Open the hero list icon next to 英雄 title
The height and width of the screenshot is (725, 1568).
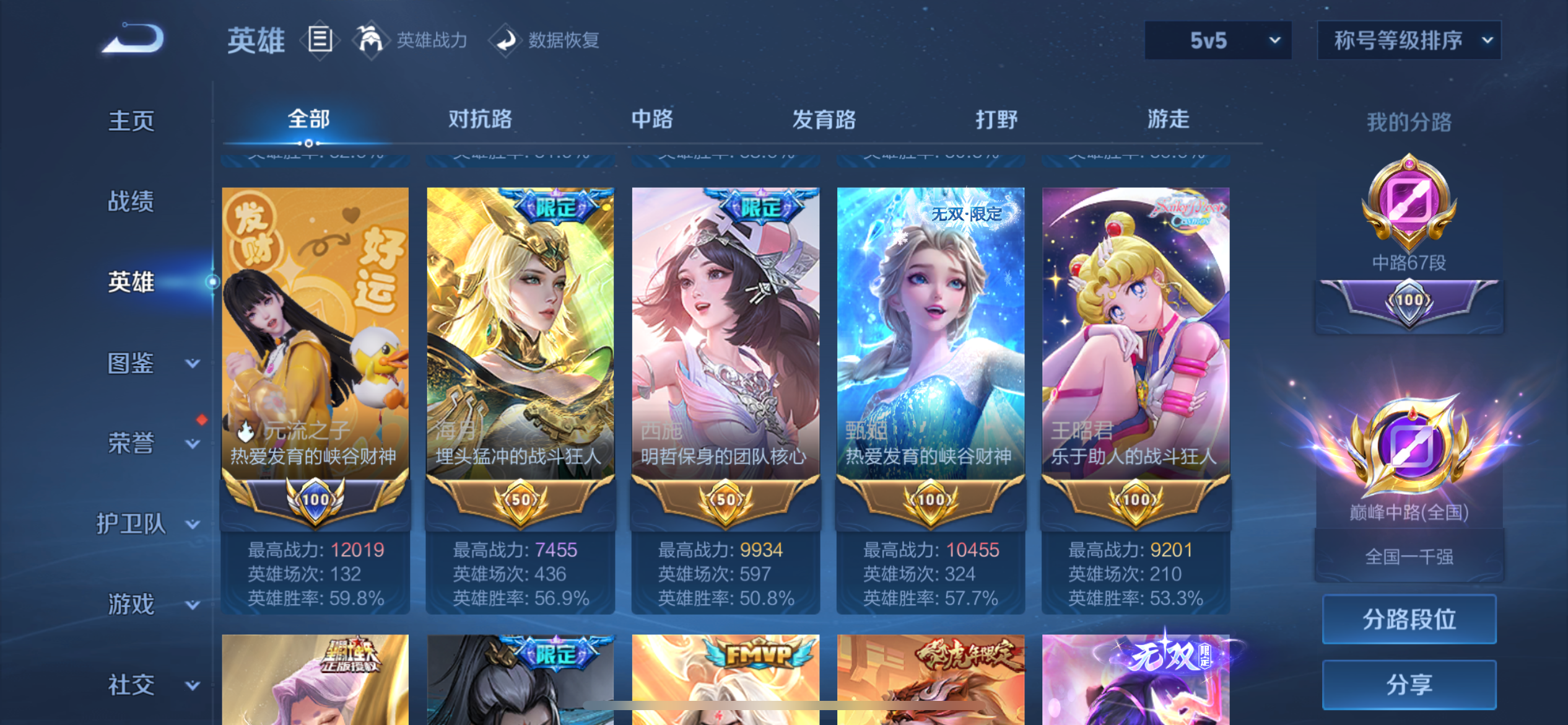[321, 39]
